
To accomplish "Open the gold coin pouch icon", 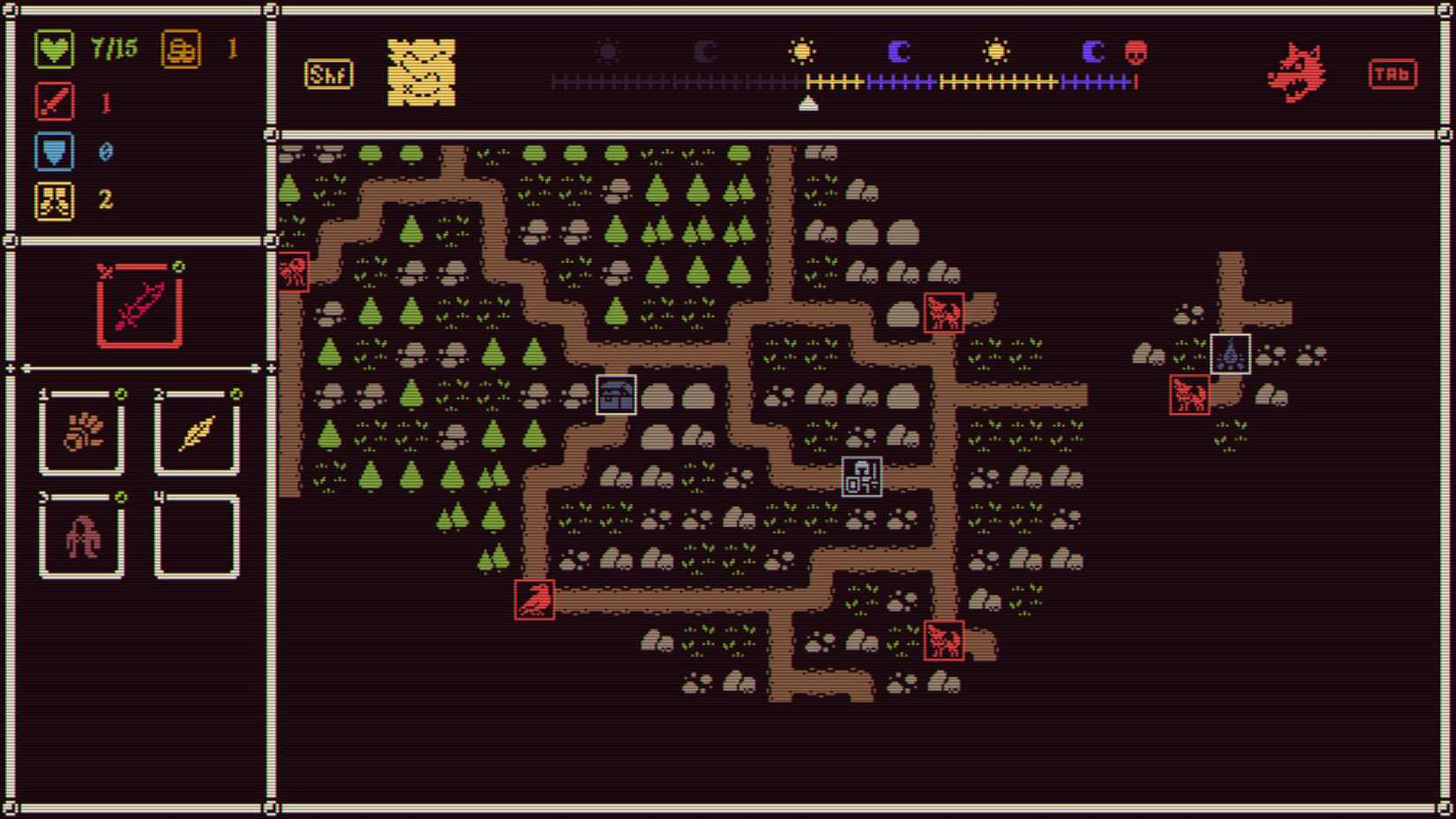I will [181, 49].
